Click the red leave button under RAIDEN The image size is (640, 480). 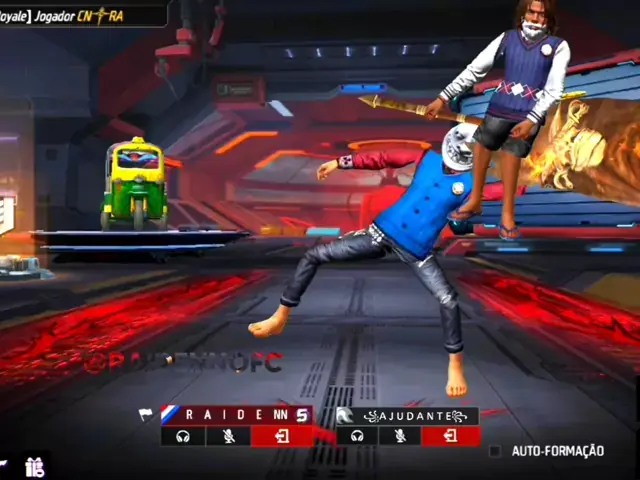click(282, 436)
